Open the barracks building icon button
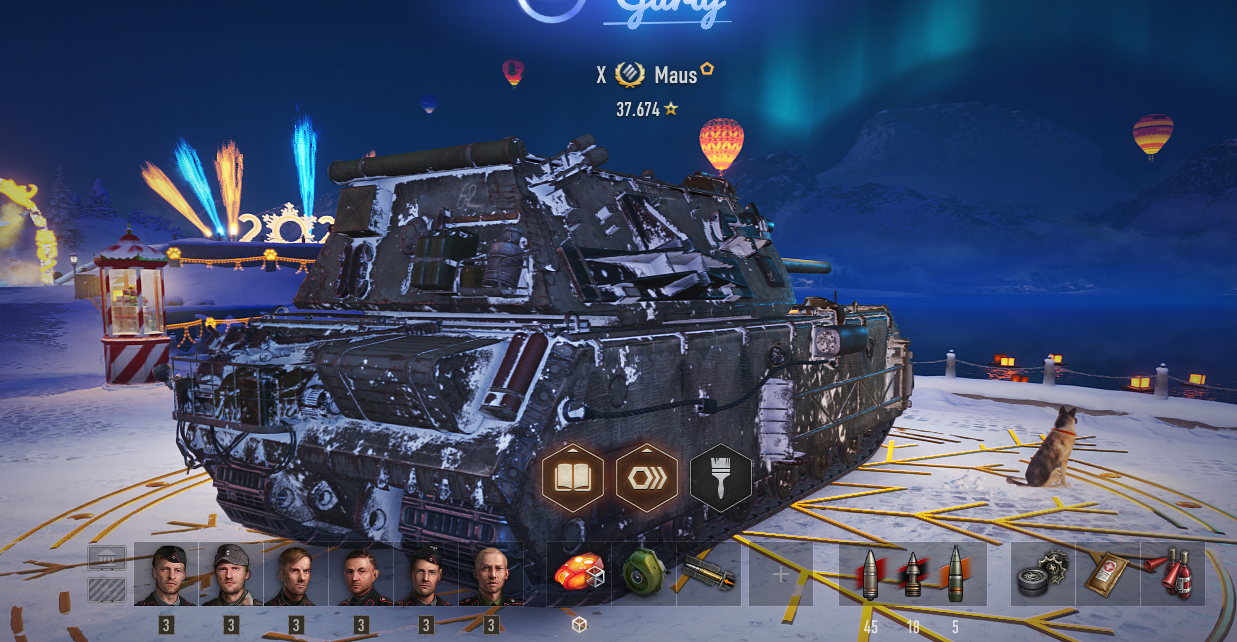 pyautogui.click(x=107, y=558)
